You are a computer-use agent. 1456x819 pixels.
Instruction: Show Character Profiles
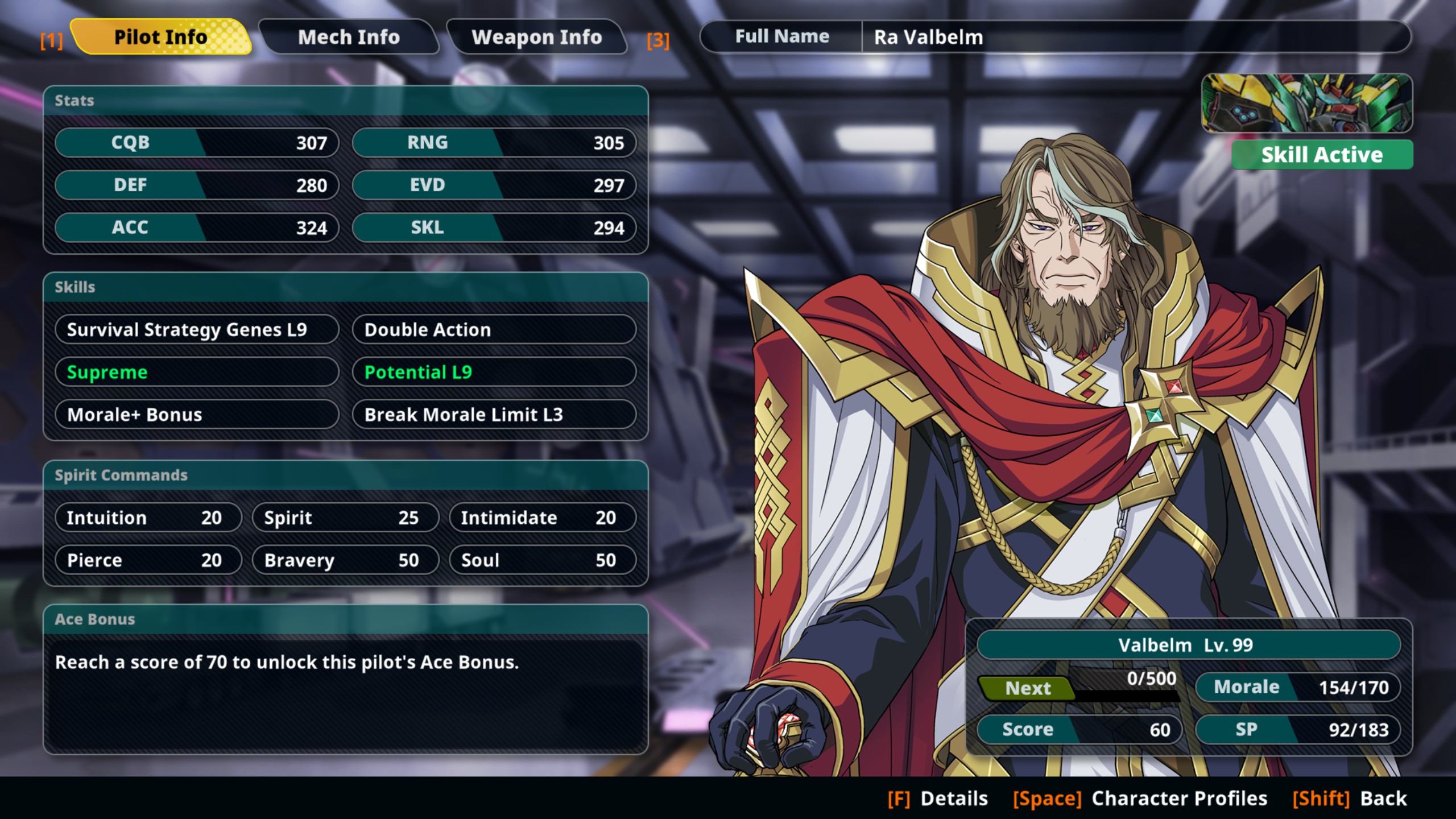coord(1140,799)
